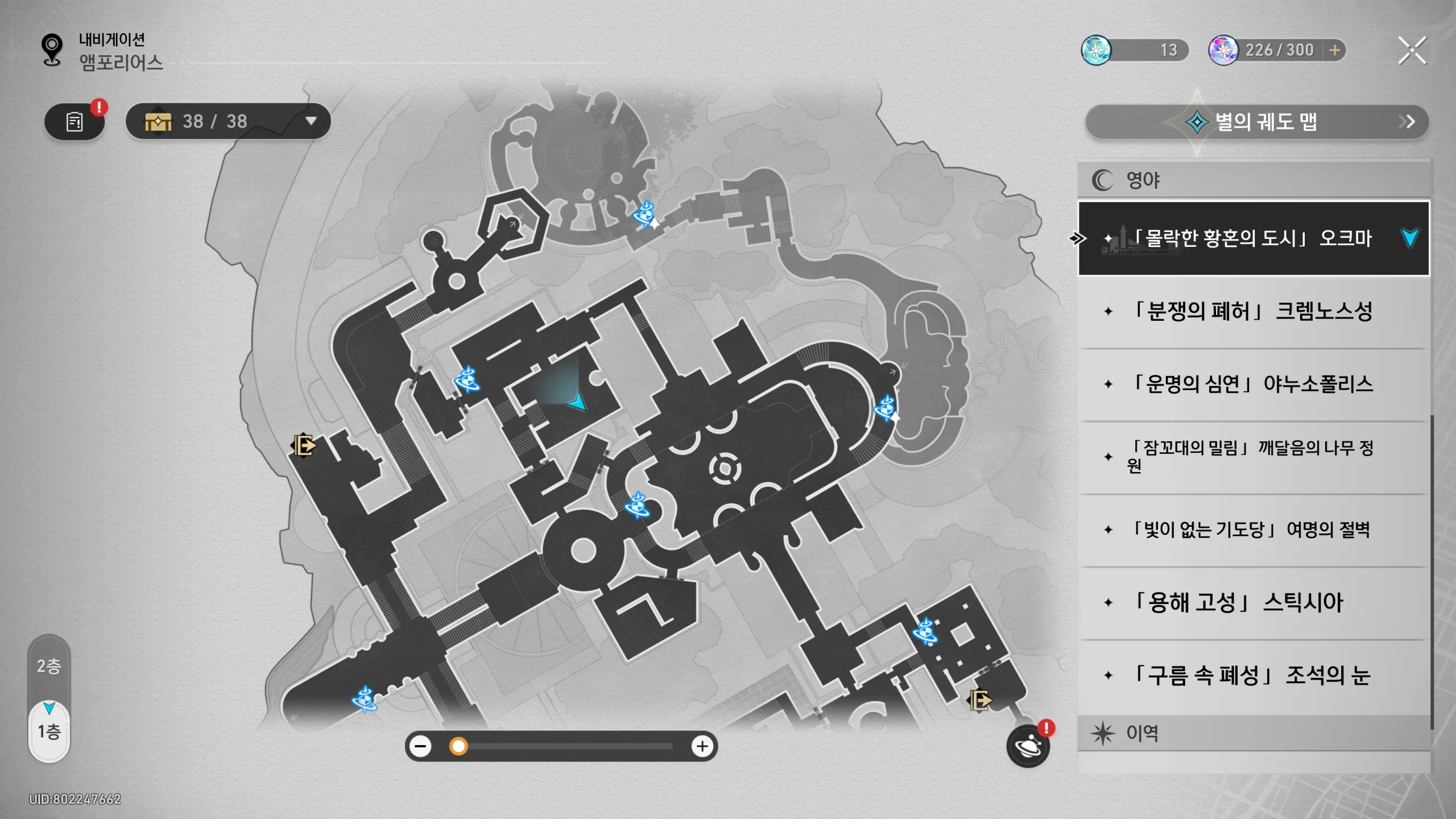1456x819 pixels.
Task: Open the planet icon world switch button
Action: click(1028, 746)
